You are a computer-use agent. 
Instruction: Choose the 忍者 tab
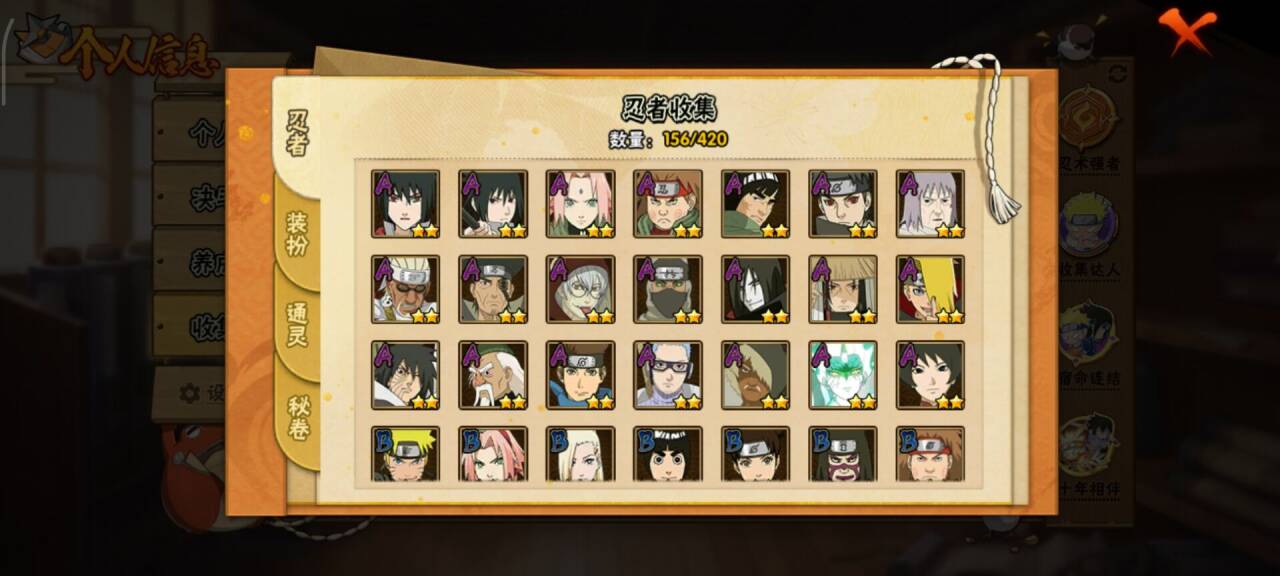(298, 133)
